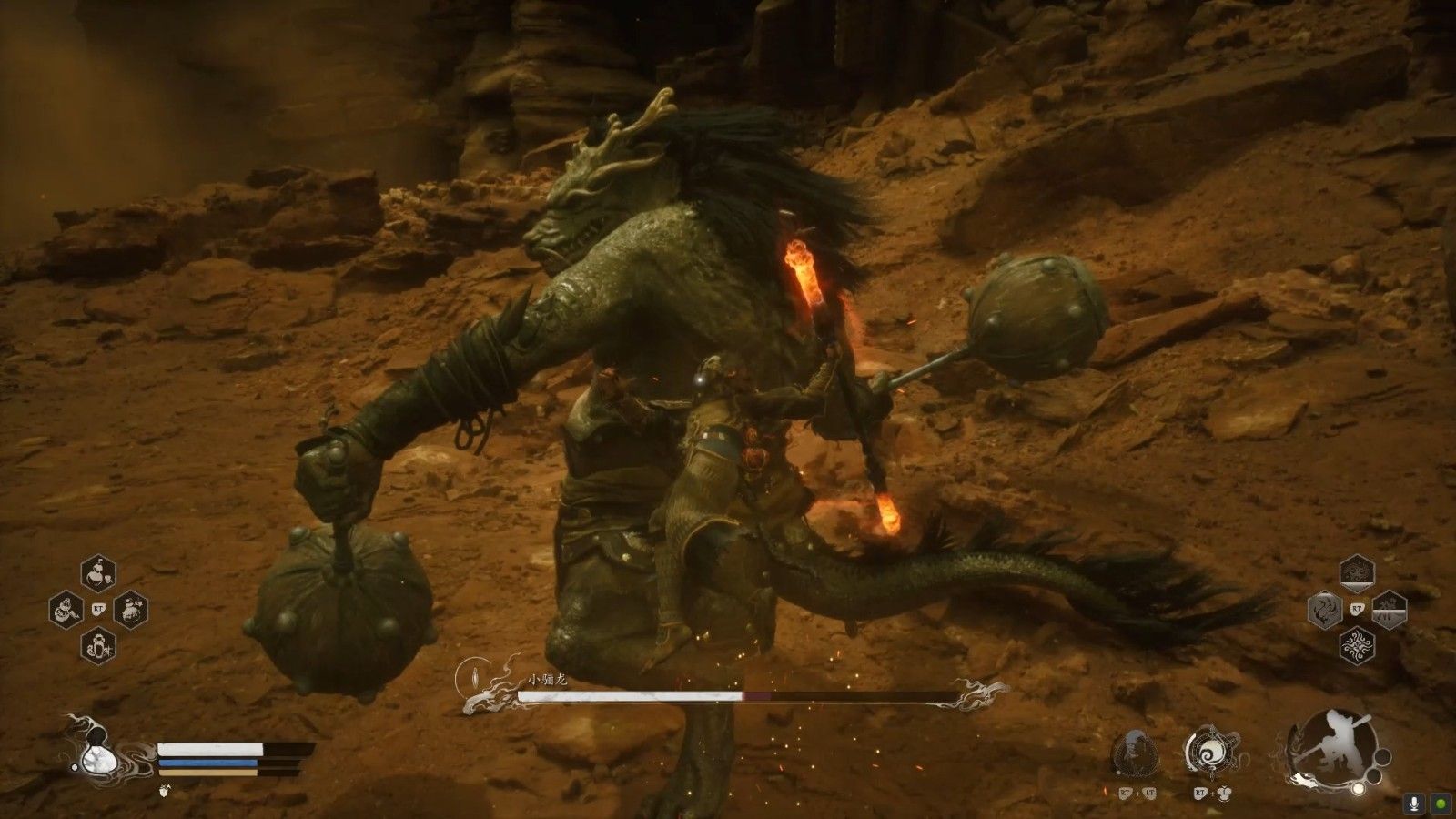Activate the flame-wisp spell hexagon

1325,610
